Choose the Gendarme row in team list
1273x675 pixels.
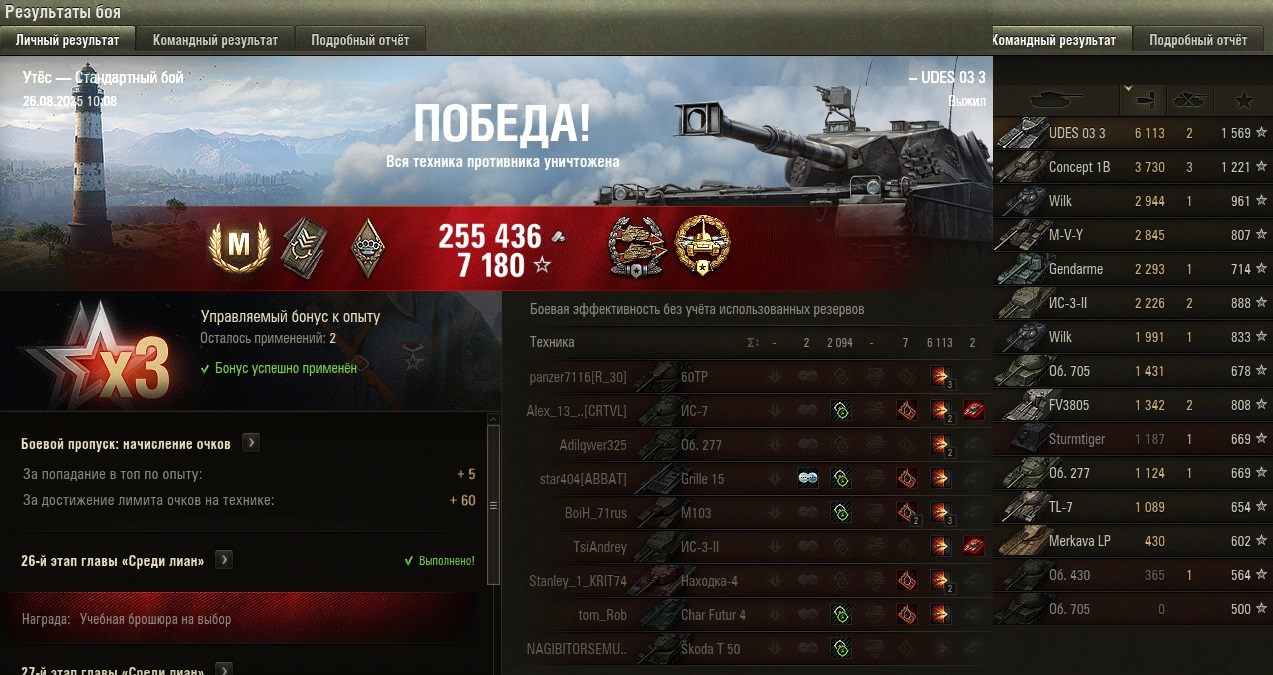click(x=1130, y=269)
